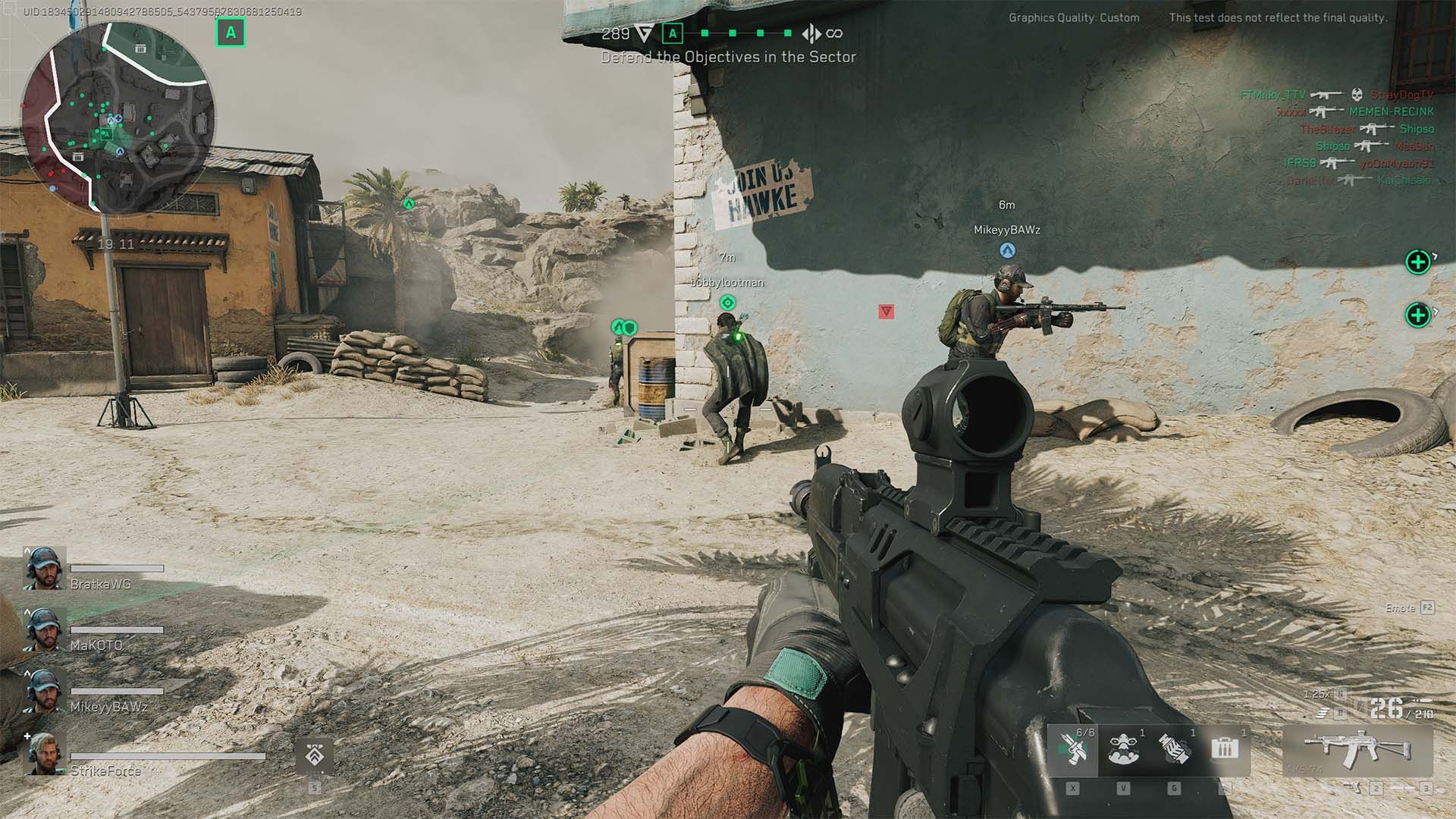Click StrikeForce's health bar

[168, 756]
